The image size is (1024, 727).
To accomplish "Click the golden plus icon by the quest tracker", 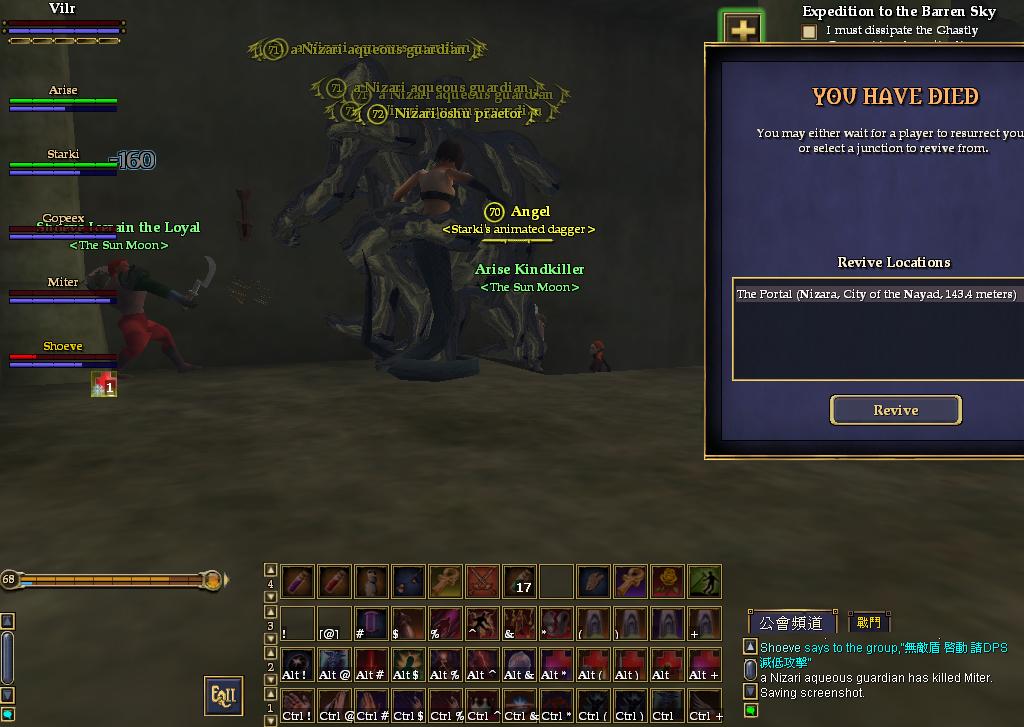I will click(x=743, y=30).
